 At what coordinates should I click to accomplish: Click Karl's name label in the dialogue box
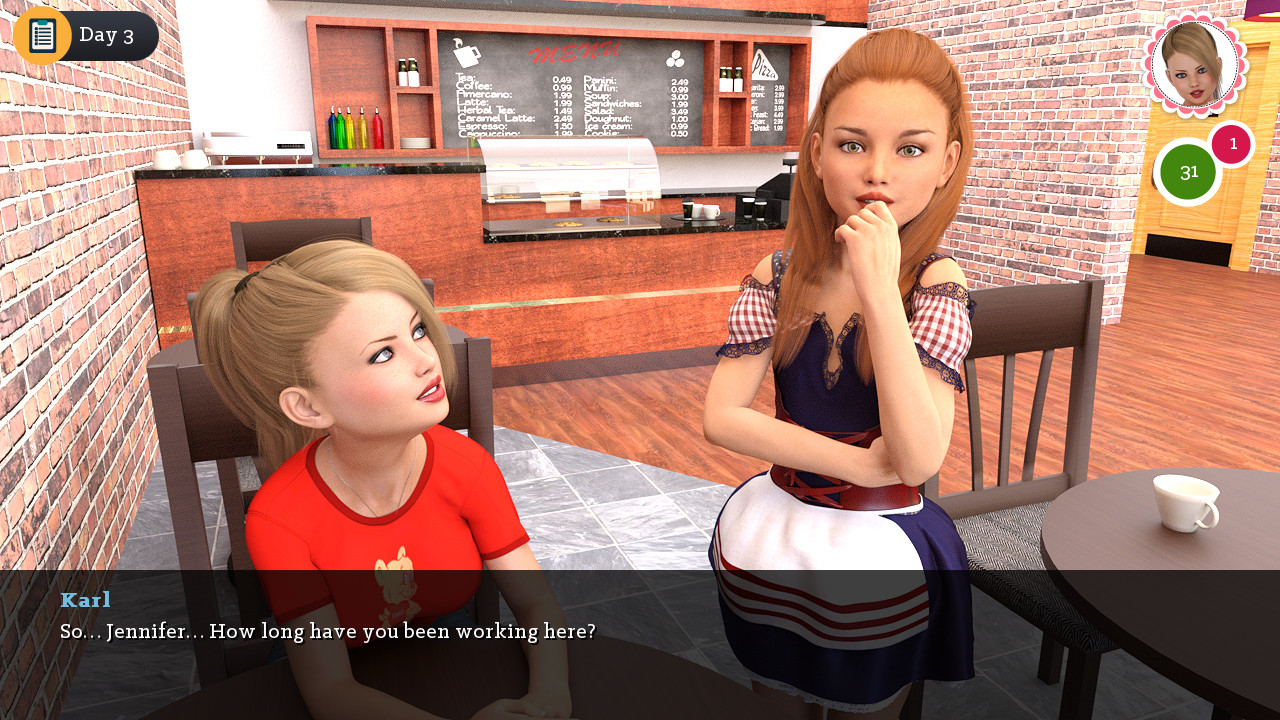[86, 600]
